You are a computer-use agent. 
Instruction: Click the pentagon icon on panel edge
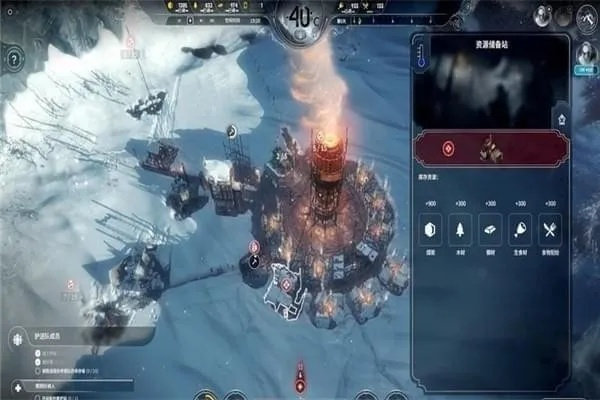pyautogui.click(x=562, y=118)
